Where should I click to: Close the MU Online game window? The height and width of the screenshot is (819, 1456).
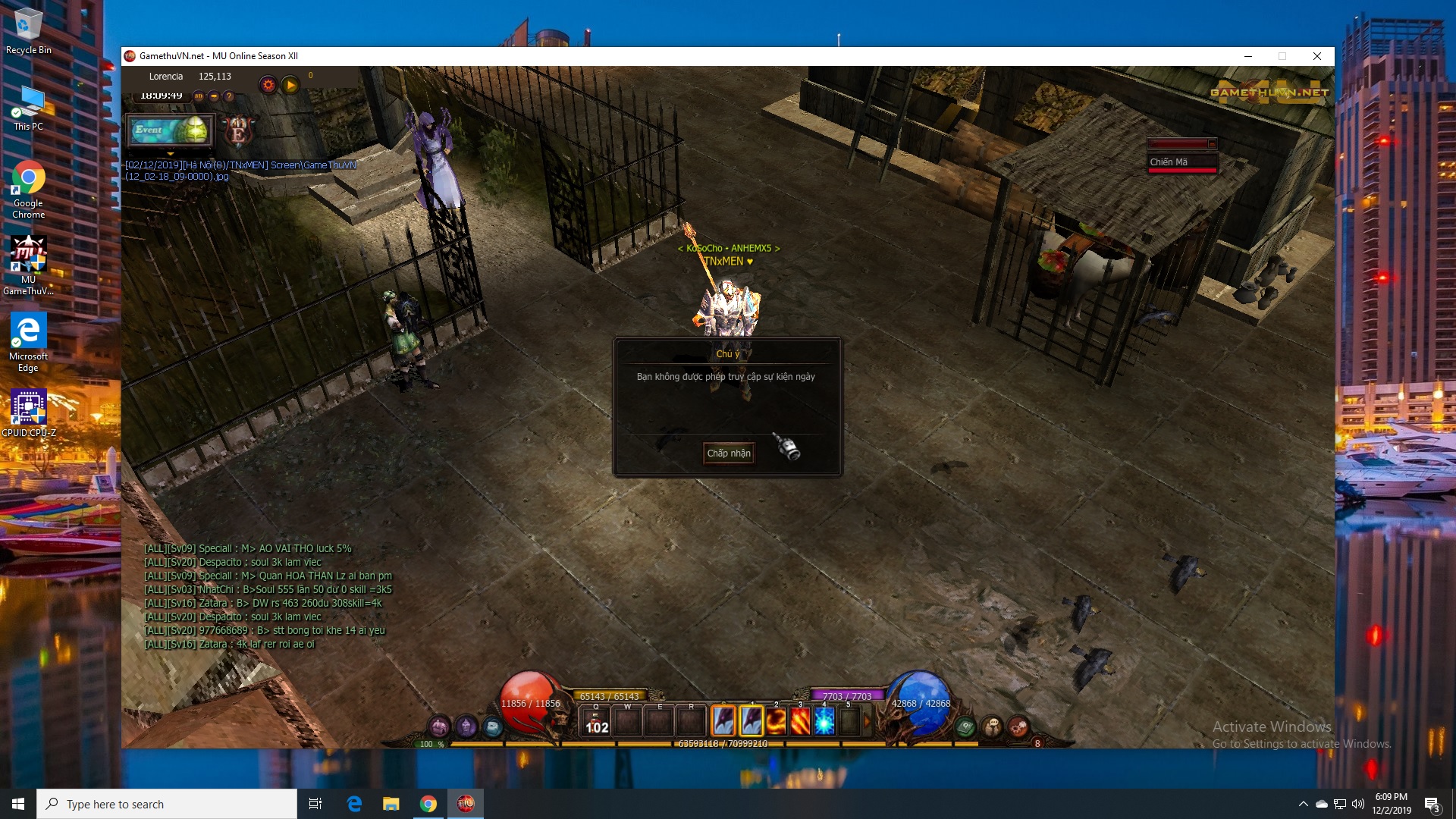click(1317, 56)
